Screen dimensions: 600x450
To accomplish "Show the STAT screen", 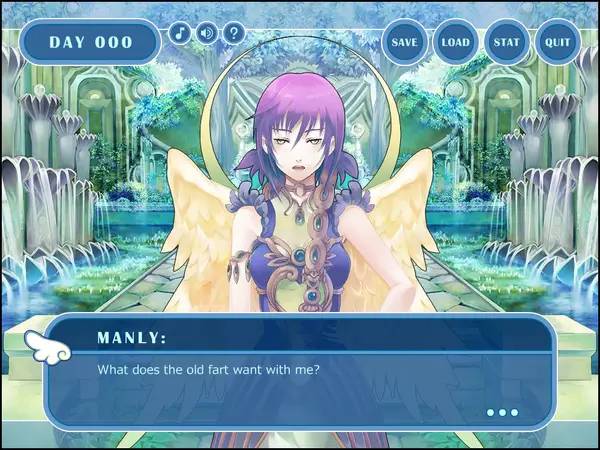I will 507,43.
